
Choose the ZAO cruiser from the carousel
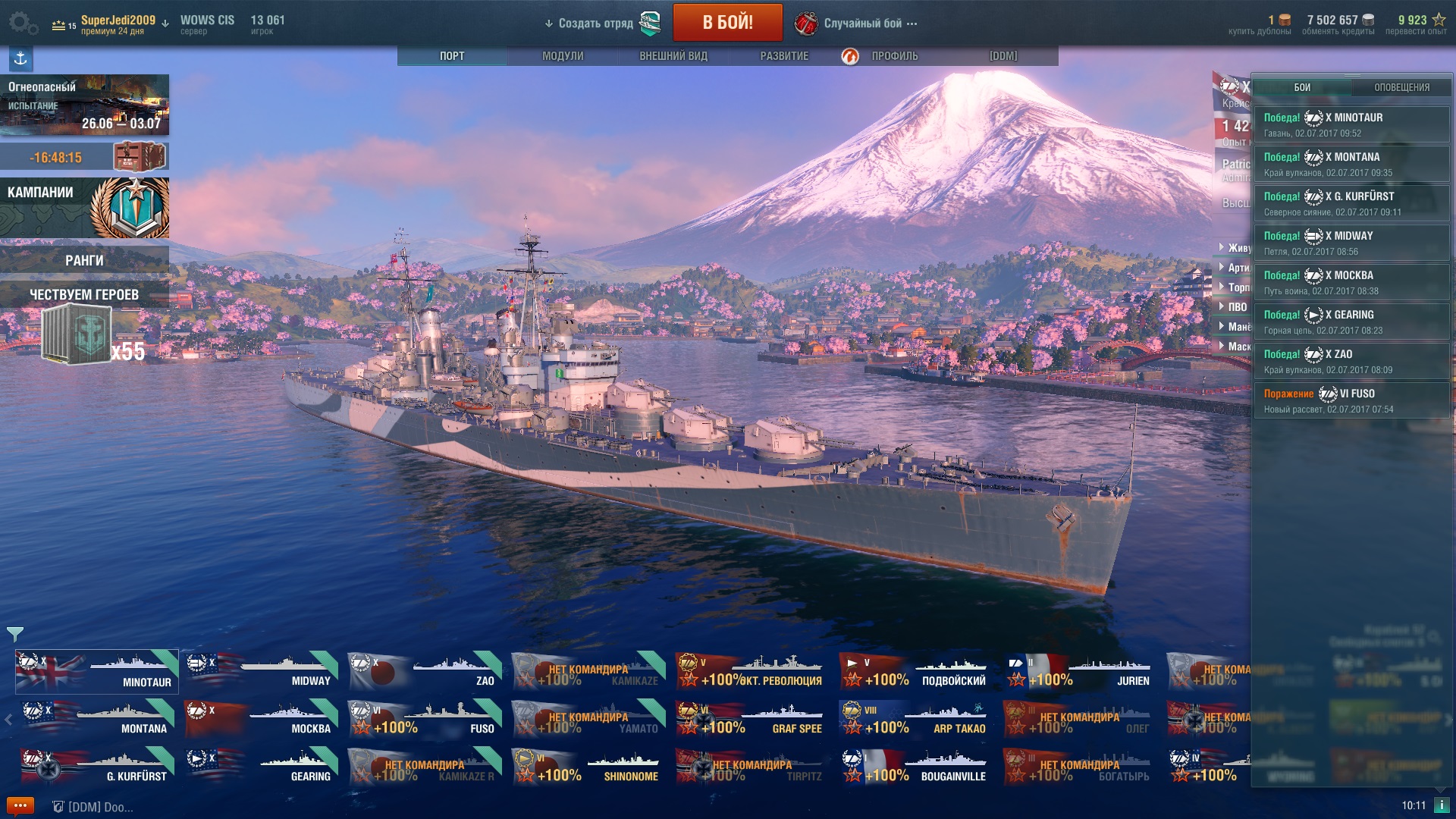coord(425,672)
